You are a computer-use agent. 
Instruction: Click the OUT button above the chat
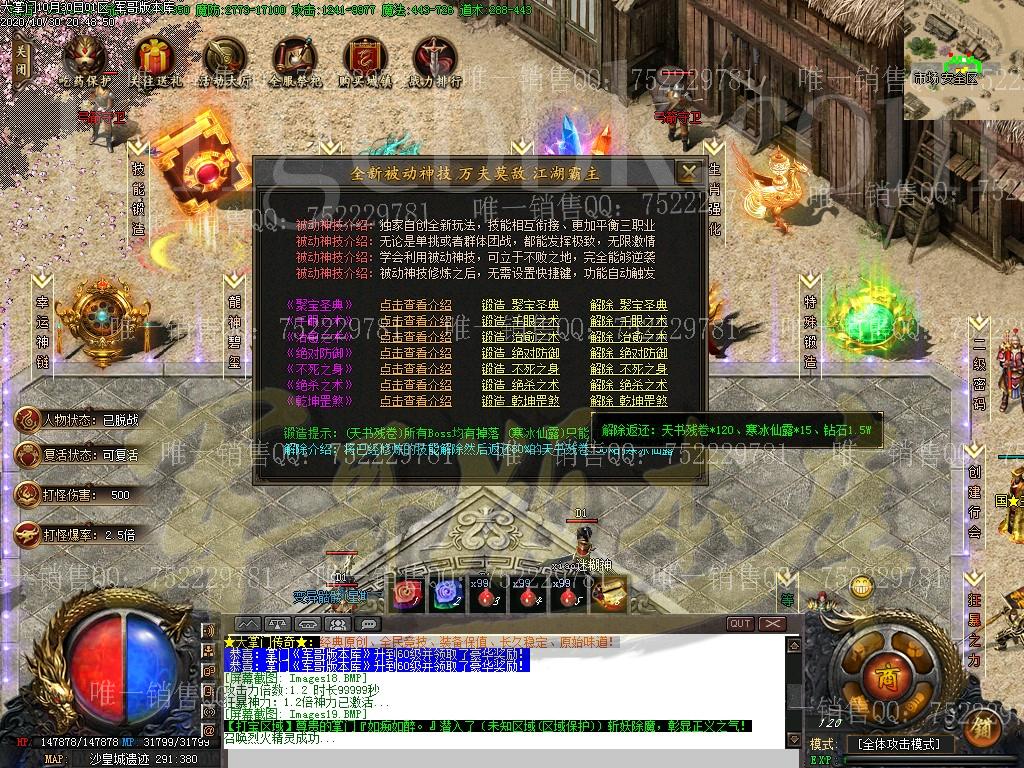click(740, 623)
